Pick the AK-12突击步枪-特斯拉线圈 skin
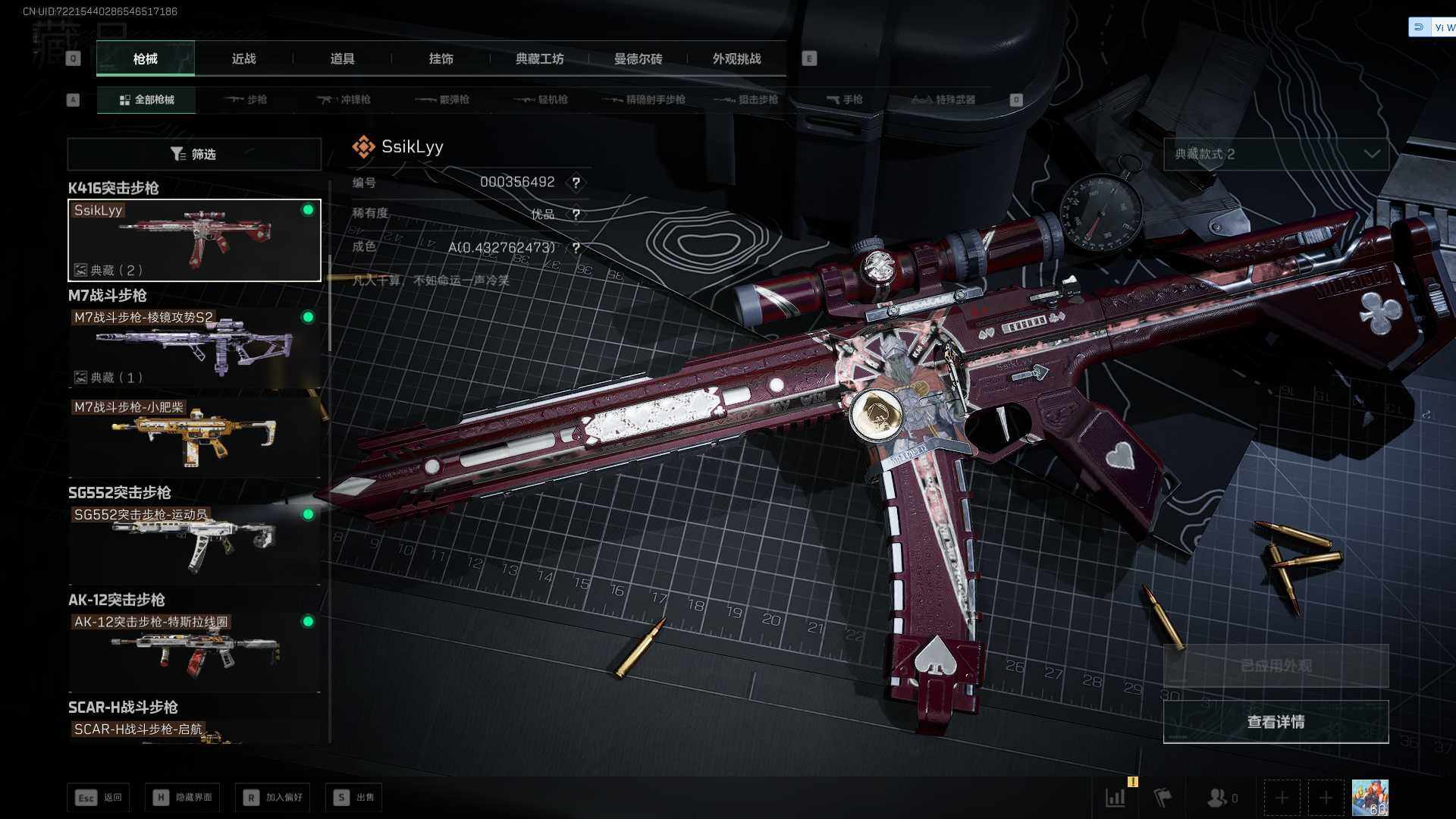The image size is (1456, 819). click(194, 650)
